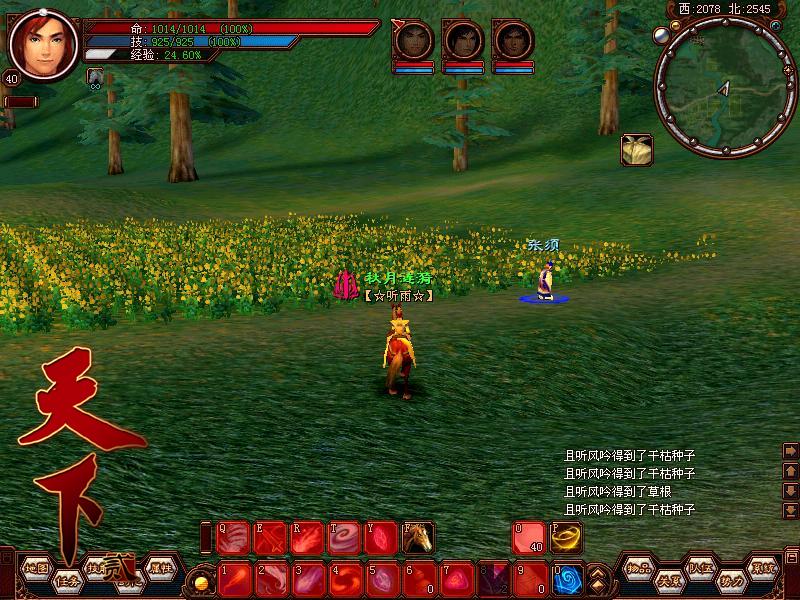The image size is (800, 600).
Task: Use the horse mount icon in slot F
Action: (418, 539)
